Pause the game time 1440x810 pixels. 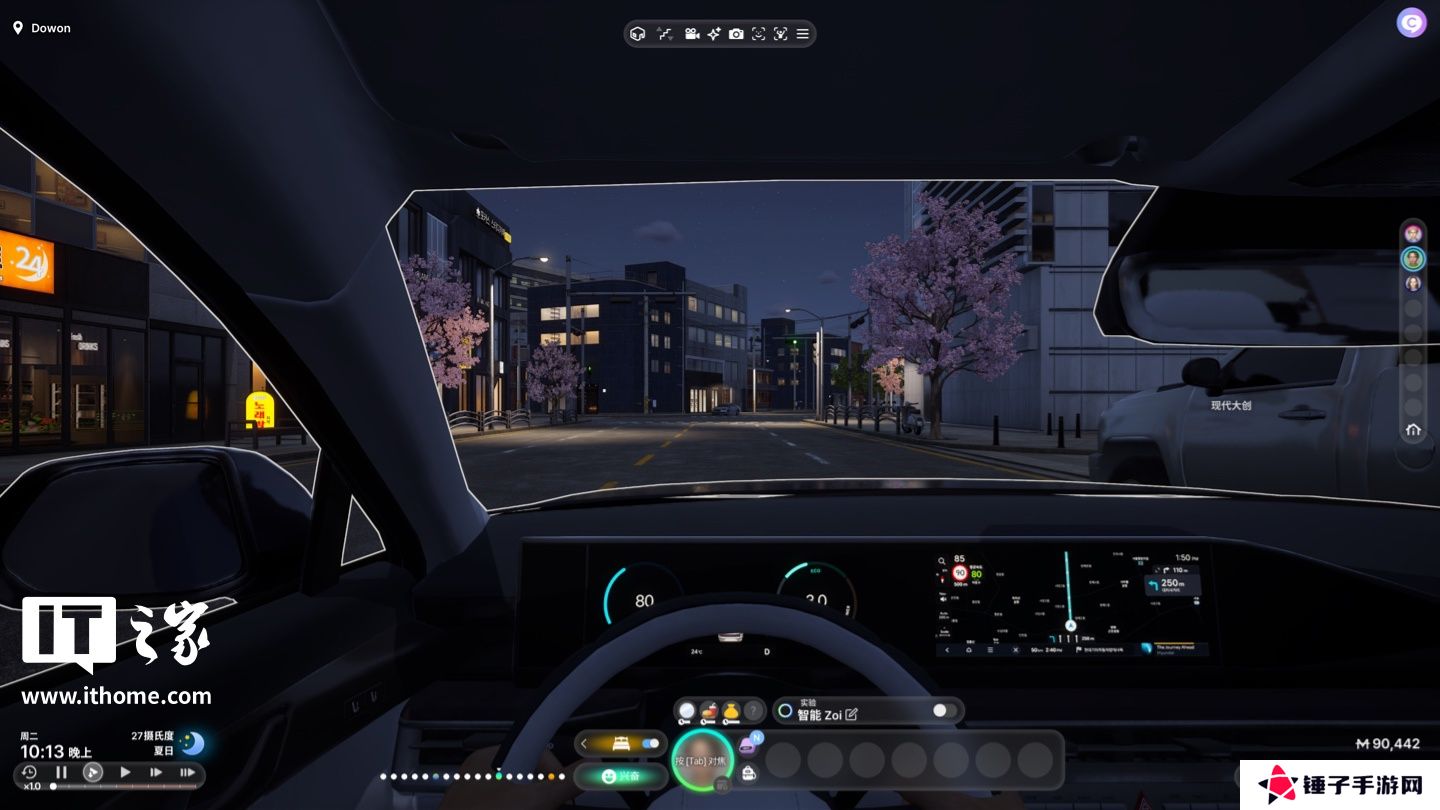pos(61,772)
